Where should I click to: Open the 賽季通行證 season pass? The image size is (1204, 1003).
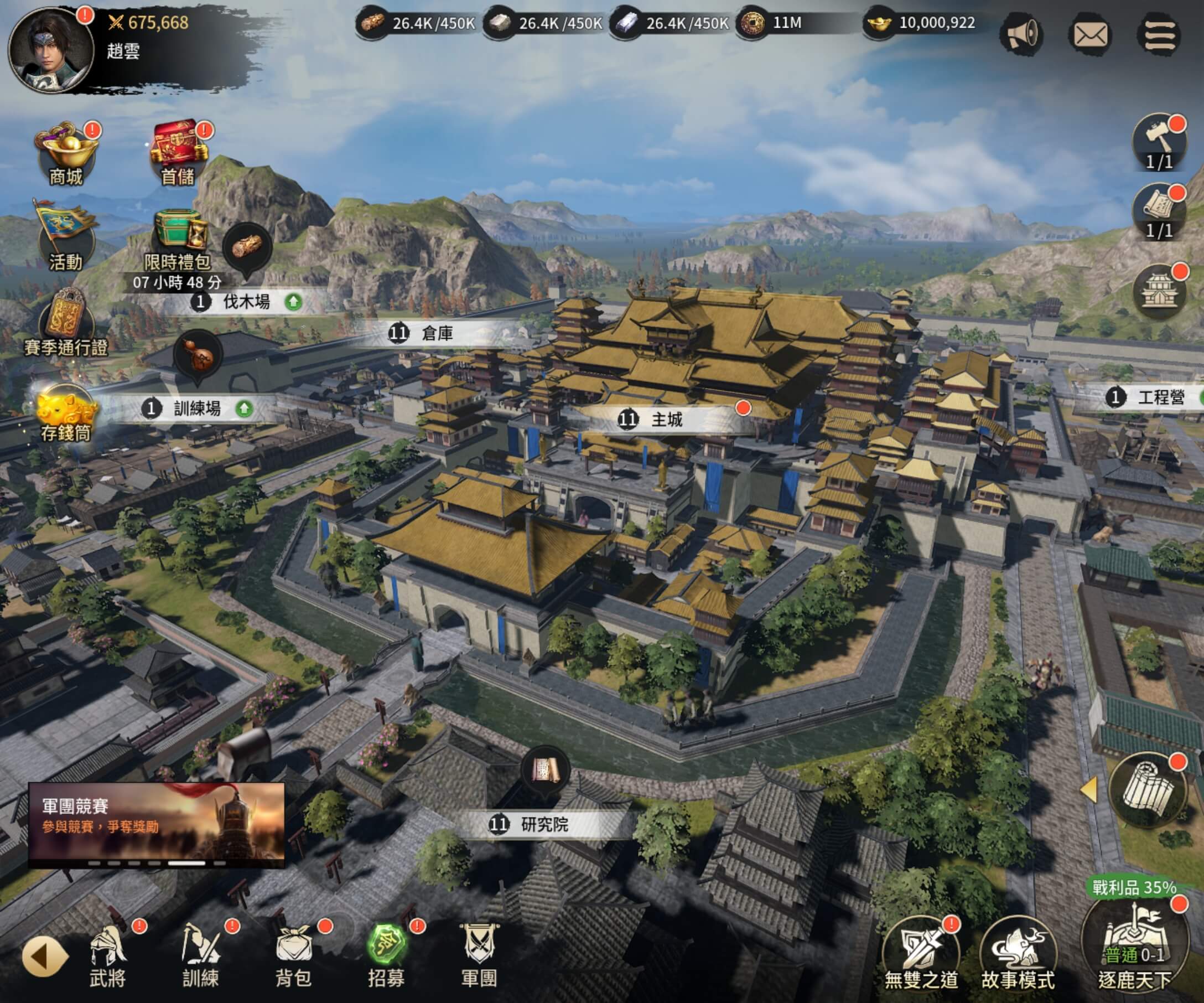point(66,322)
